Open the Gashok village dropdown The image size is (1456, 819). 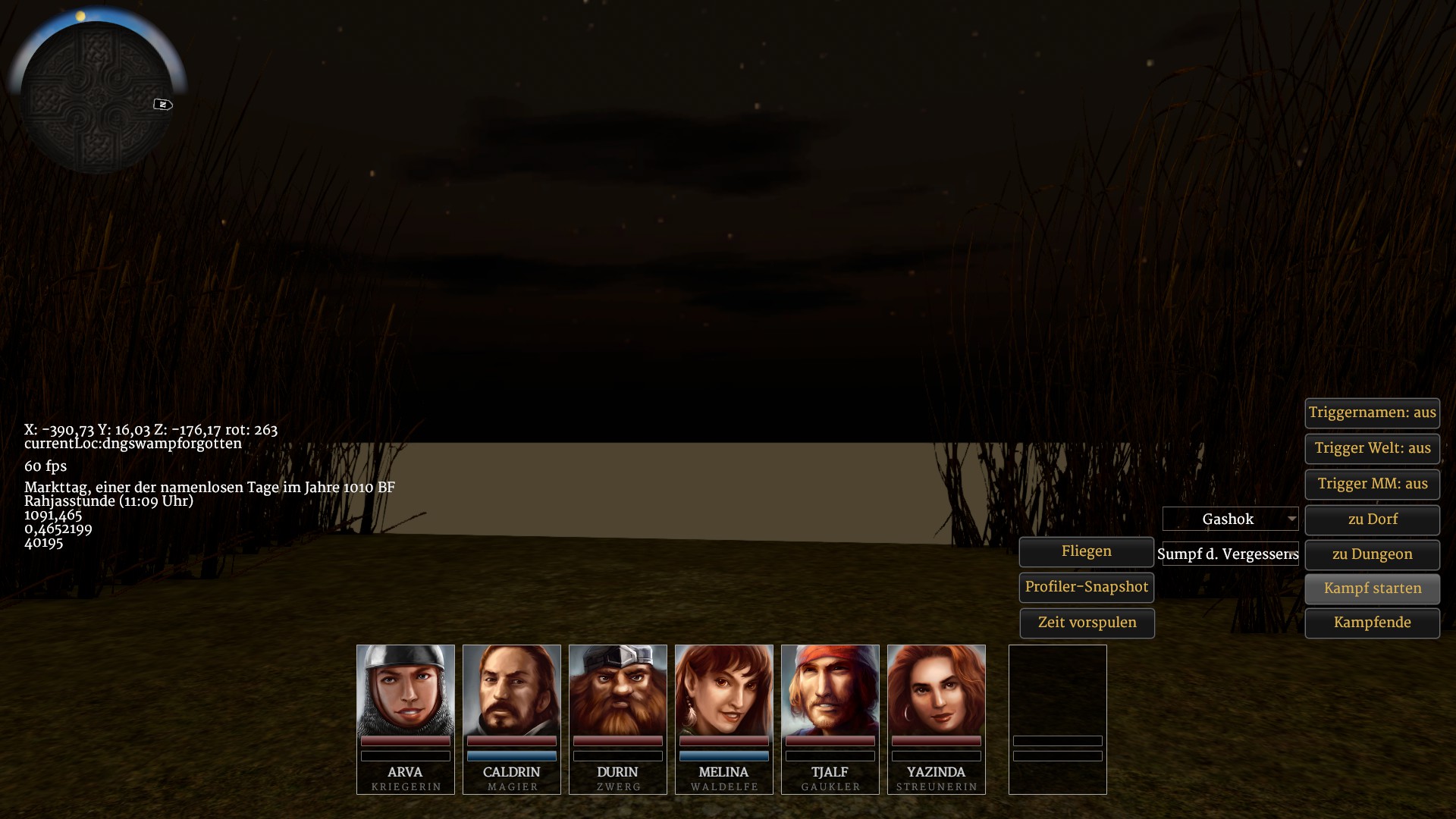click(1230, 519)
